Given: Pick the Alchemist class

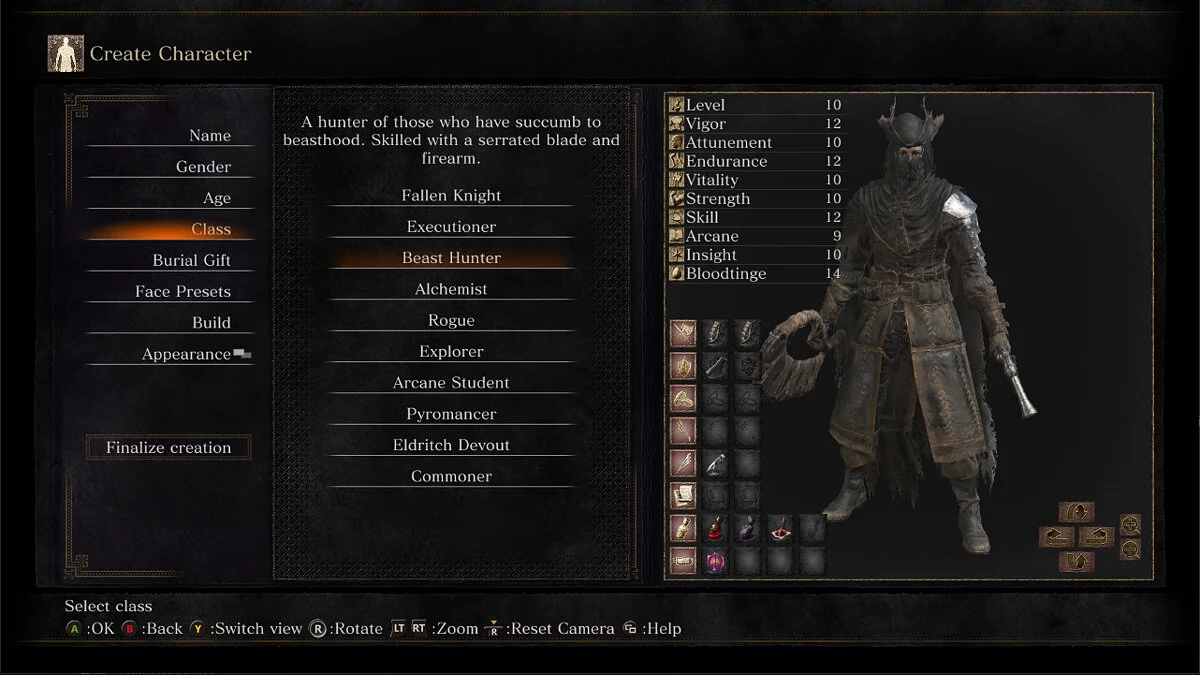Looking at the screenshot, I should tap(451, 289).
